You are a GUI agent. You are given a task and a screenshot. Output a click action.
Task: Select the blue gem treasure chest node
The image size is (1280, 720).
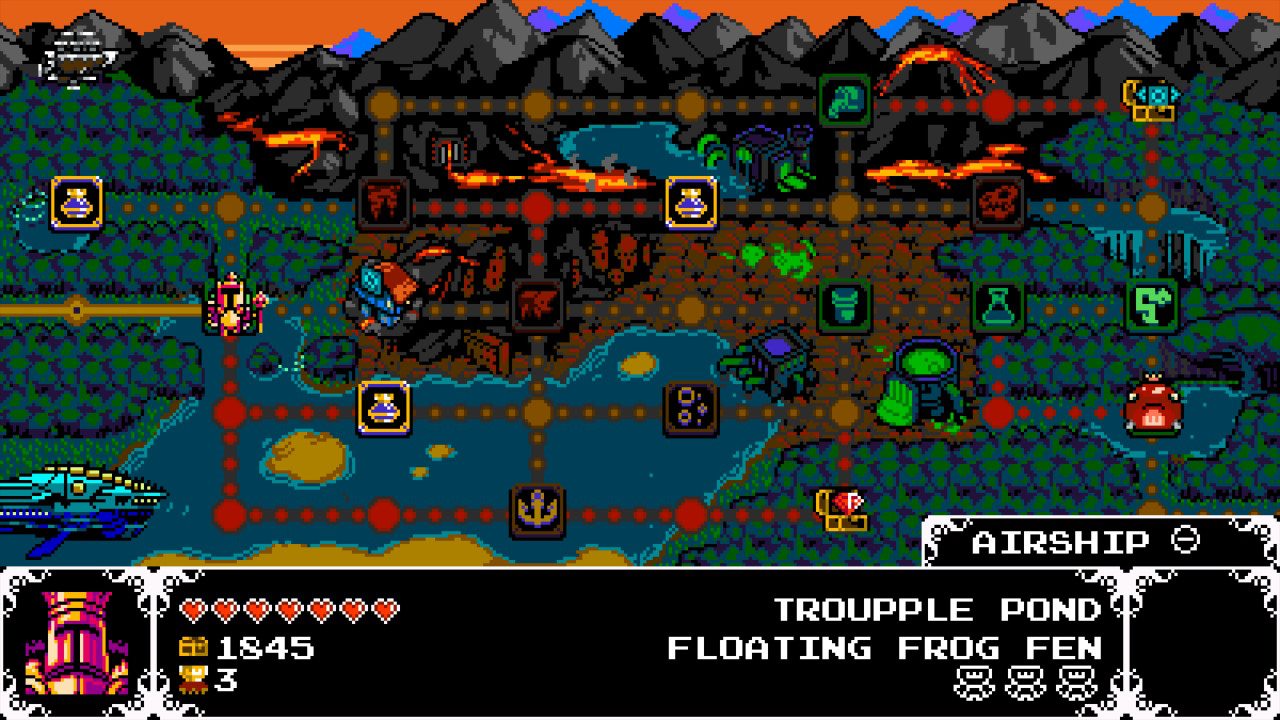click(1151, 99)
